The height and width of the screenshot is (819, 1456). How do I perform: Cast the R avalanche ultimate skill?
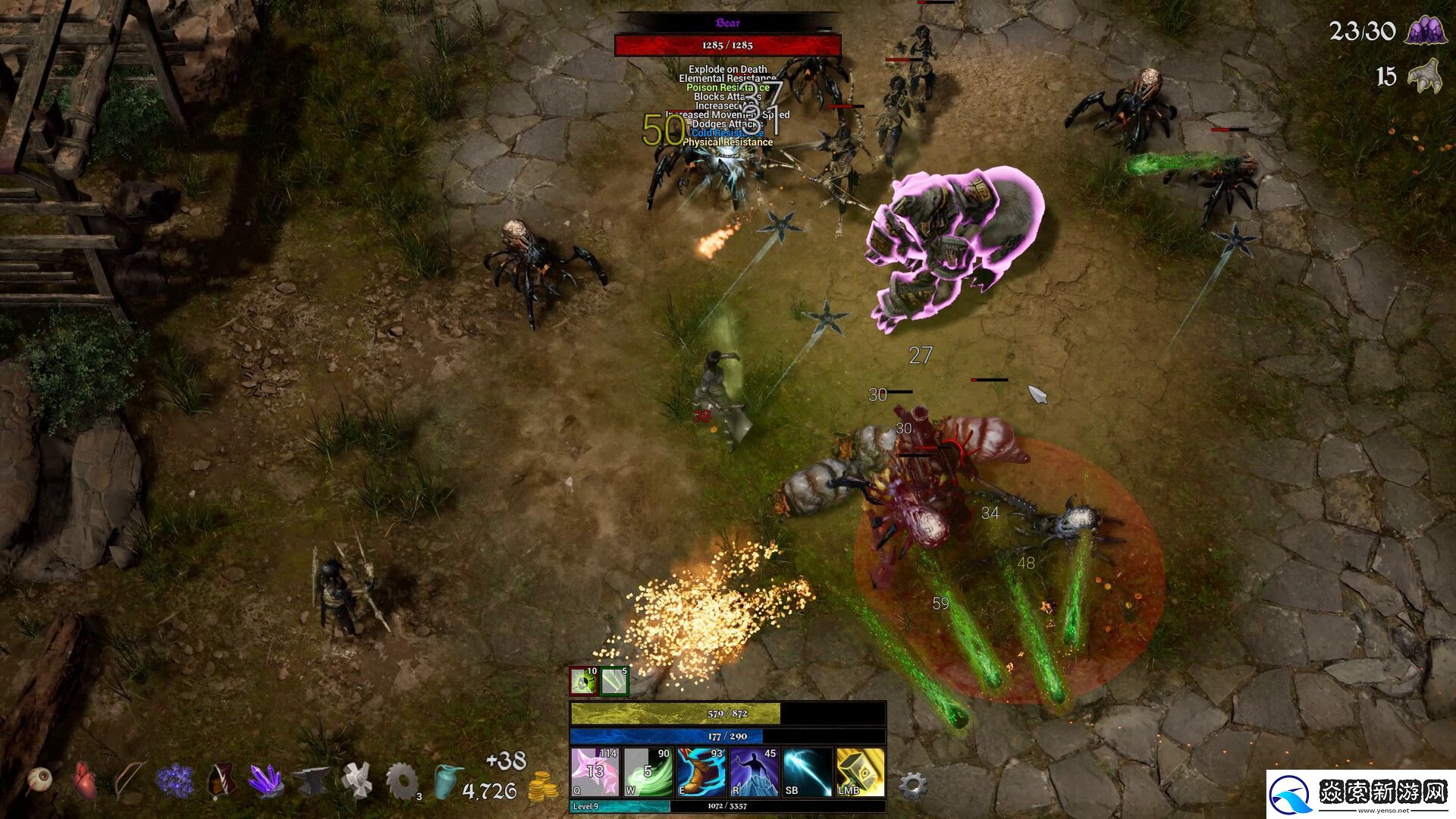(755, 774)
